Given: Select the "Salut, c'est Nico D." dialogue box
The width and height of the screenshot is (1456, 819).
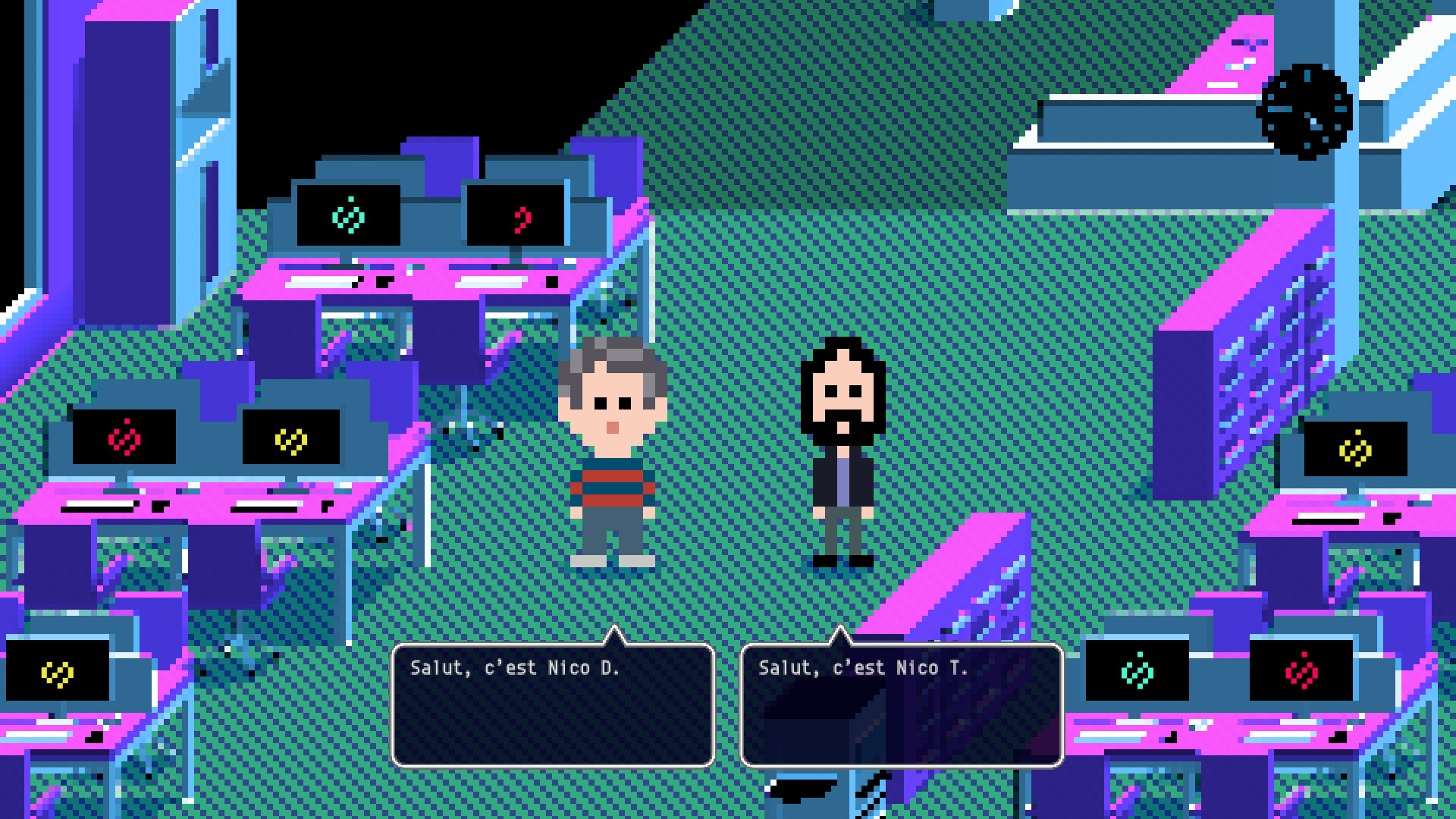Looking at the screenshot, I should [553, 704].
